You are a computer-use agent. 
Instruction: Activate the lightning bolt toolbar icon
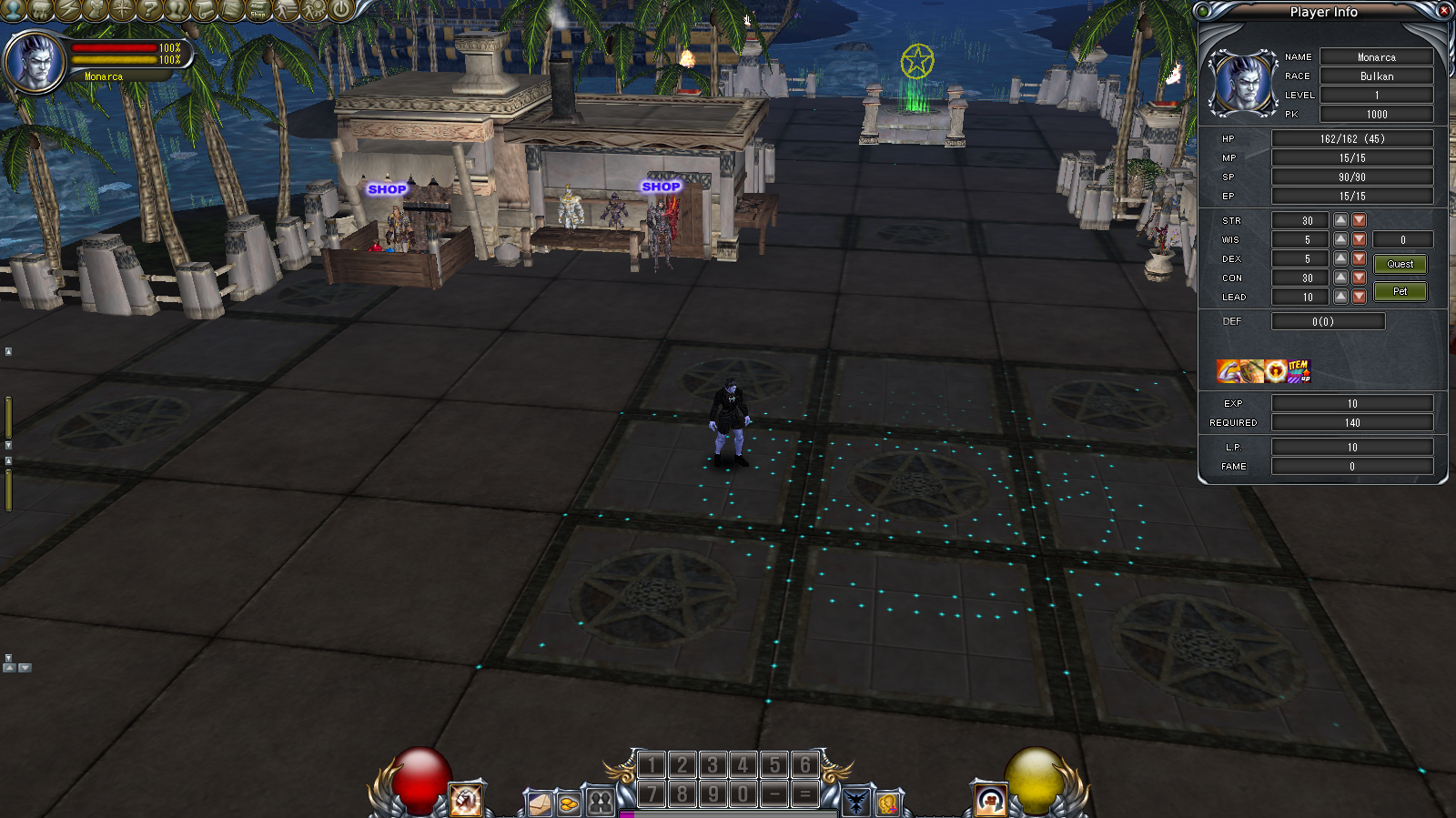(67, 10)
